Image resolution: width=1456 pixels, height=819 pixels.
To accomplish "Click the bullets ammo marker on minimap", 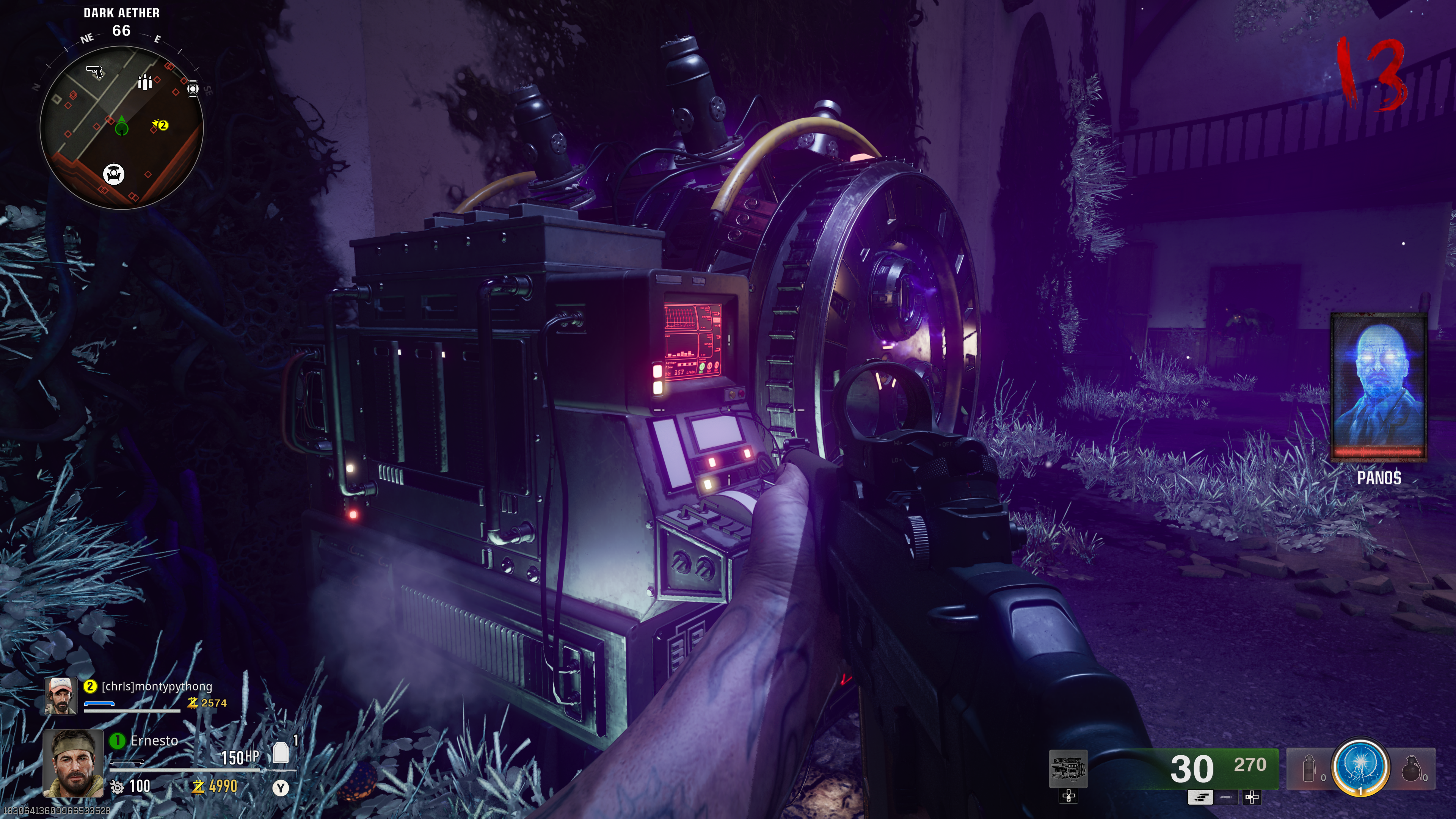I will (x=145, y=82).
